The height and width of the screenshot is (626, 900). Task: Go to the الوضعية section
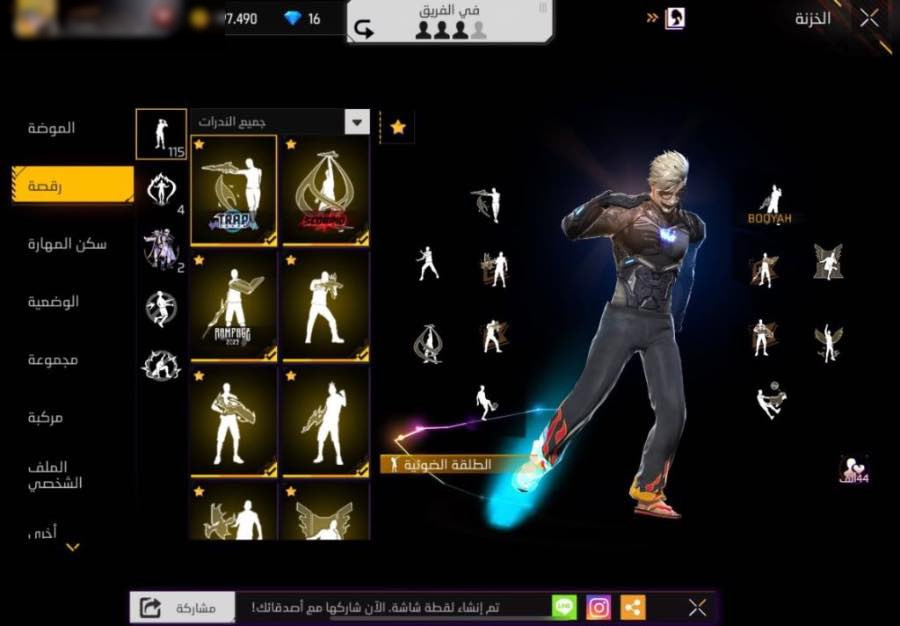[53, 301]
